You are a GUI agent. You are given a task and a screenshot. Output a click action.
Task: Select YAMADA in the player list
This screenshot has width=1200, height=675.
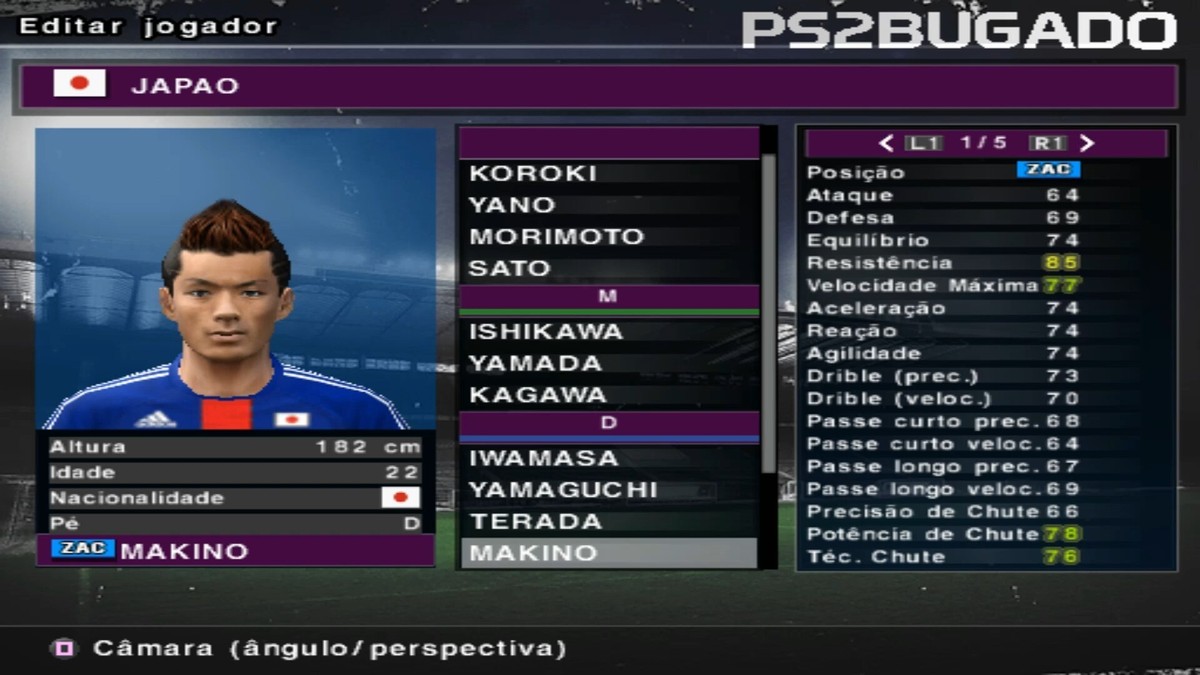[608, 363]
